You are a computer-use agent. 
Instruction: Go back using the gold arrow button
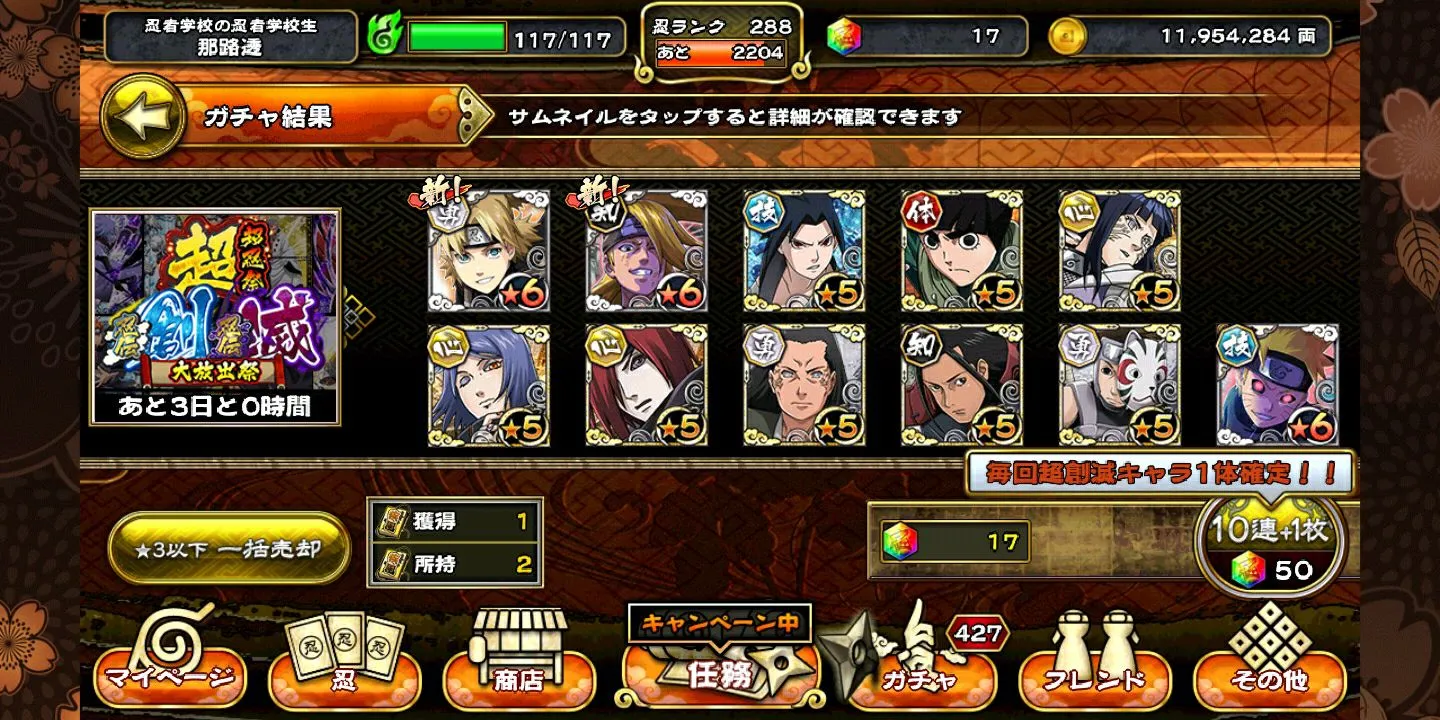(x=143, y=116)
